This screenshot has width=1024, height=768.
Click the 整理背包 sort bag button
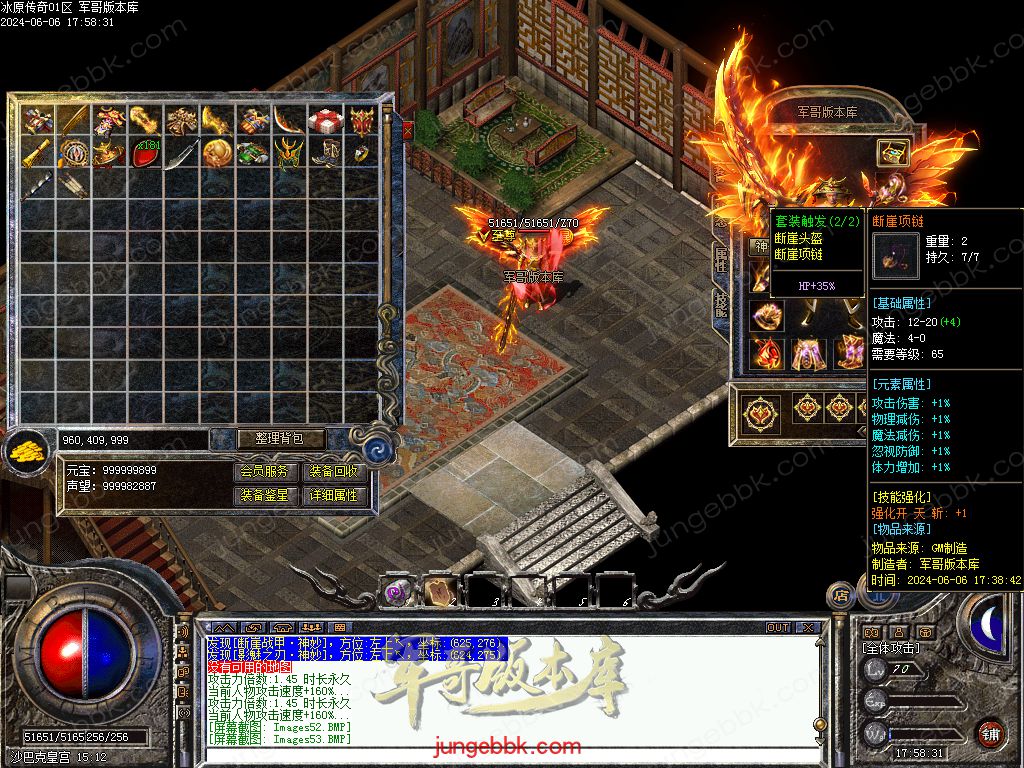[x=267, y=439]
